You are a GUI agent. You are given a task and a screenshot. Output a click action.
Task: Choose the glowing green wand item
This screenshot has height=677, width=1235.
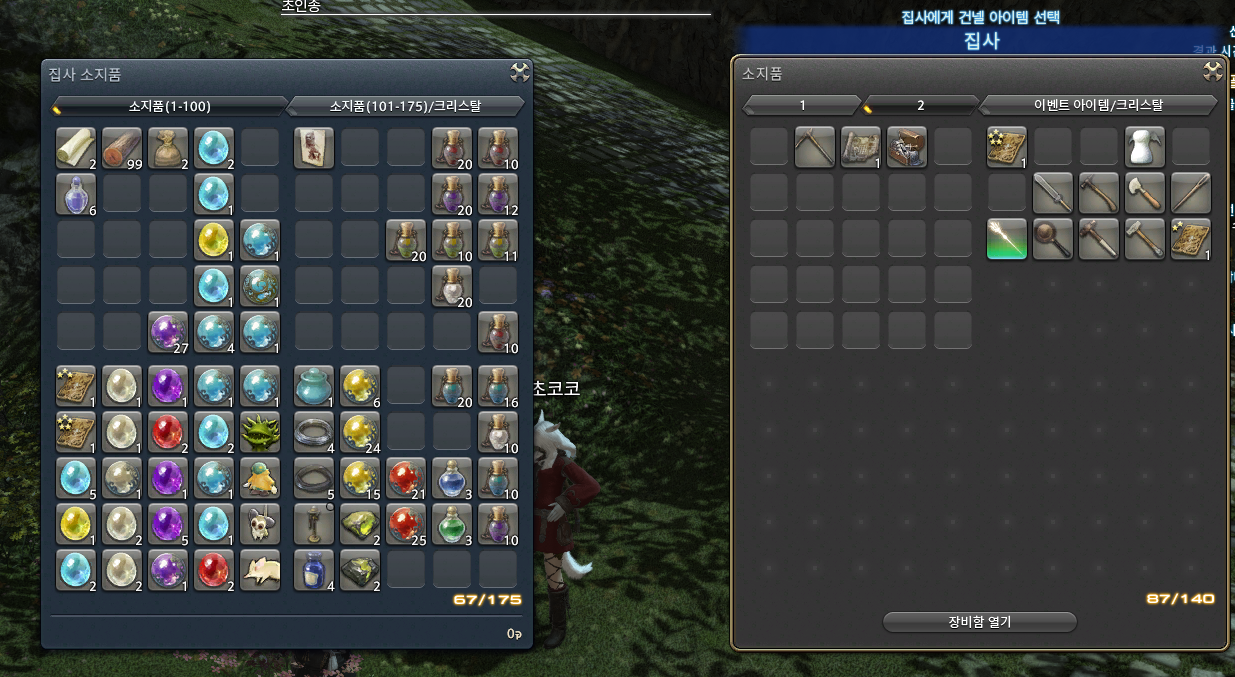(x=1007, y=239)
